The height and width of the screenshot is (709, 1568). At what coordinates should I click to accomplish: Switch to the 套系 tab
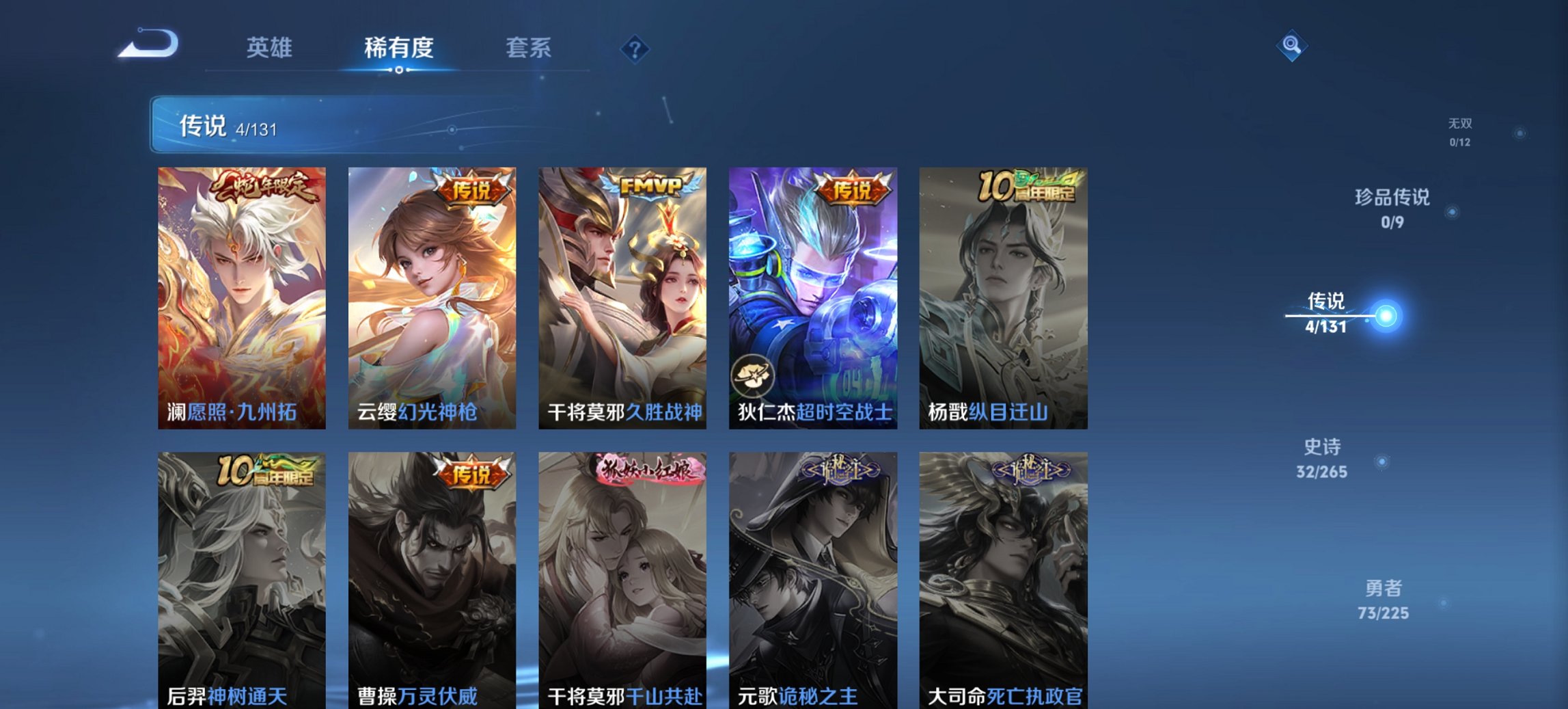[529, 48]
